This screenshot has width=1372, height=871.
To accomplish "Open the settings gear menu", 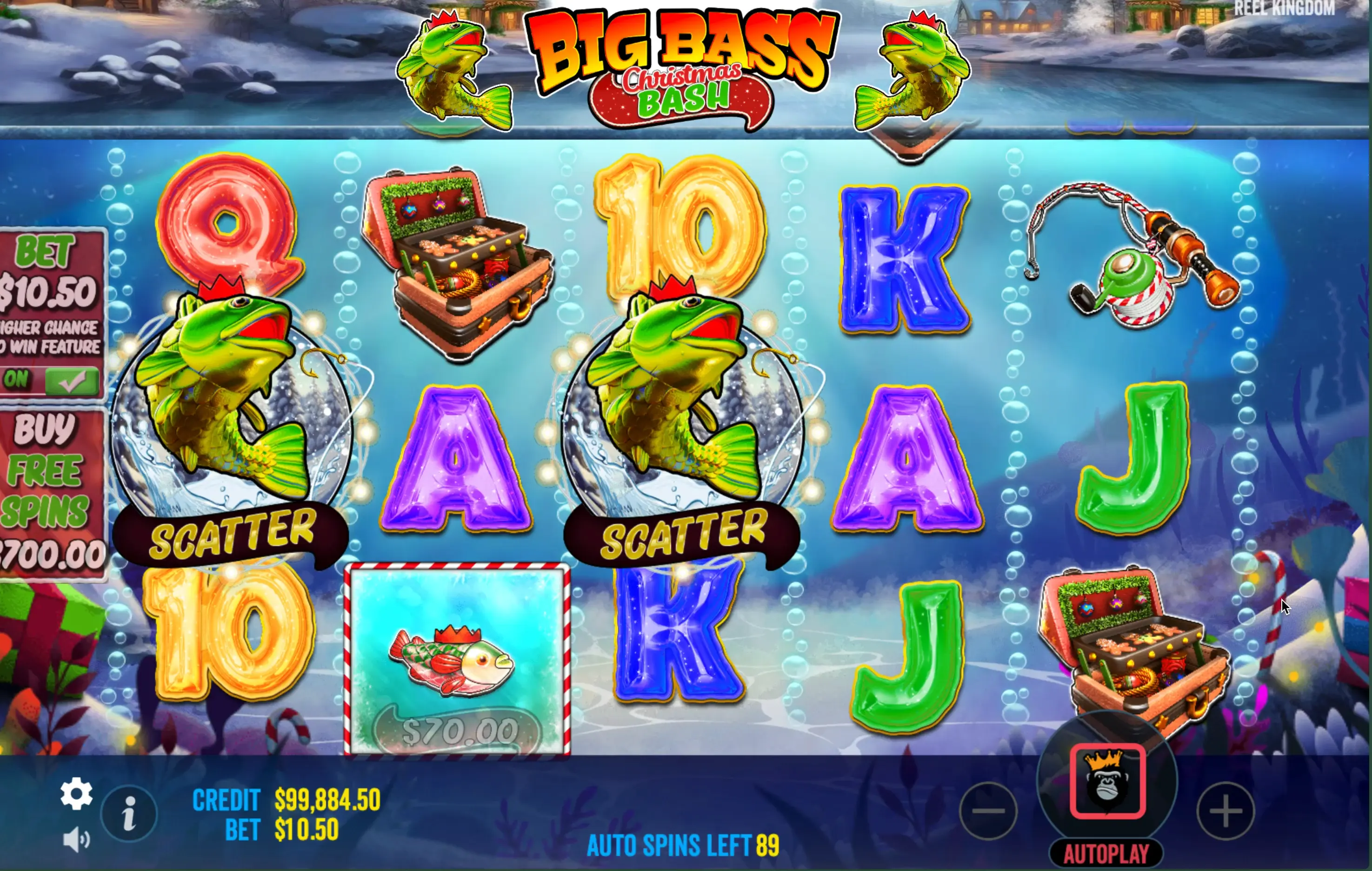I will [x=76, y=793].
